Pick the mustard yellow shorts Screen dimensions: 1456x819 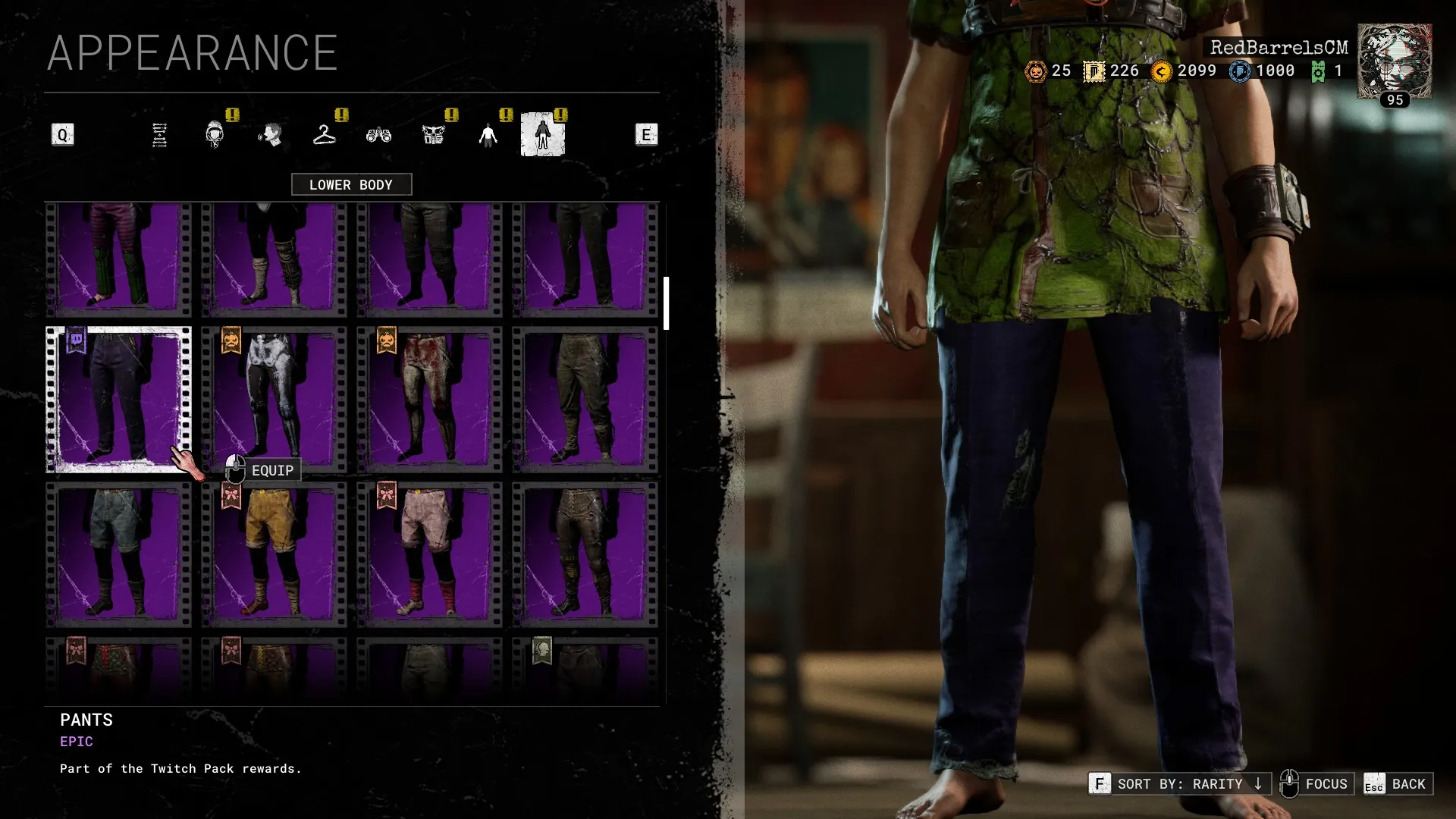pyautogui.click(x=275, y=555)
